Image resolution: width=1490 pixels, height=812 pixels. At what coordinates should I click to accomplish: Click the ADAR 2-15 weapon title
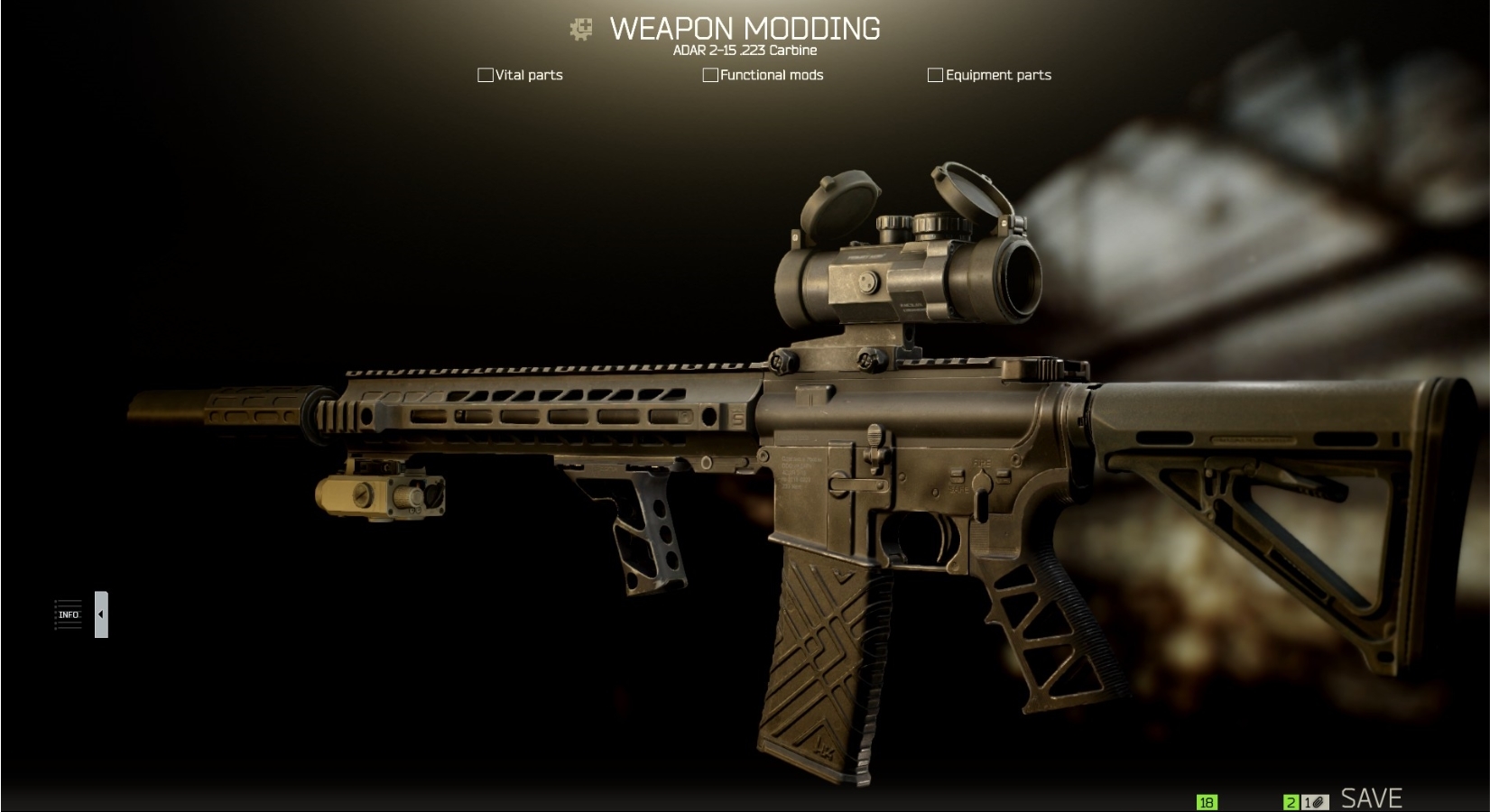[x=744, y=51]
